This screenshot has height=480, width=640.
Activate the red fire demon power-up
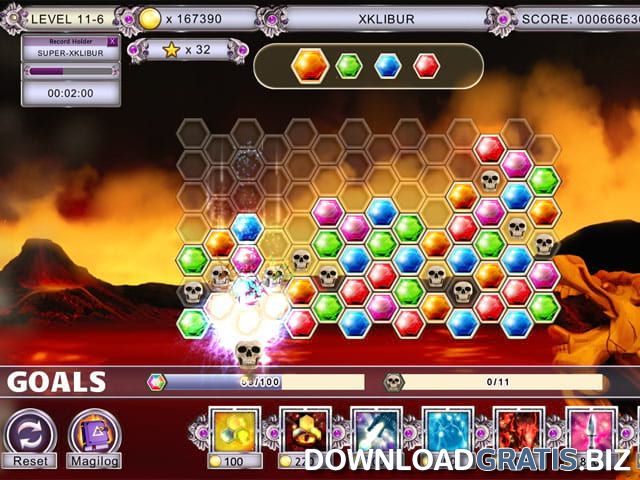click(x=519, y=431)
